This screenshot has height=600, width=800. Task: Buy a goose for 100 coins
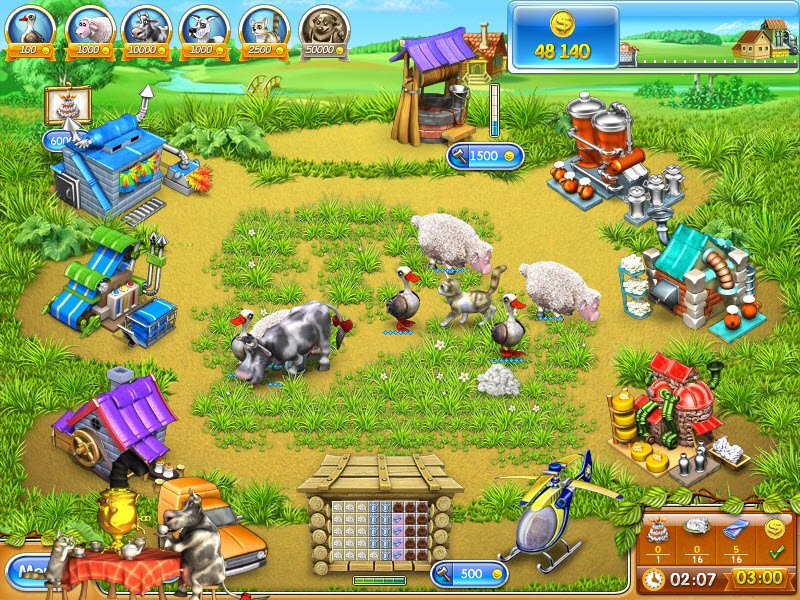(x=29, y=30)
